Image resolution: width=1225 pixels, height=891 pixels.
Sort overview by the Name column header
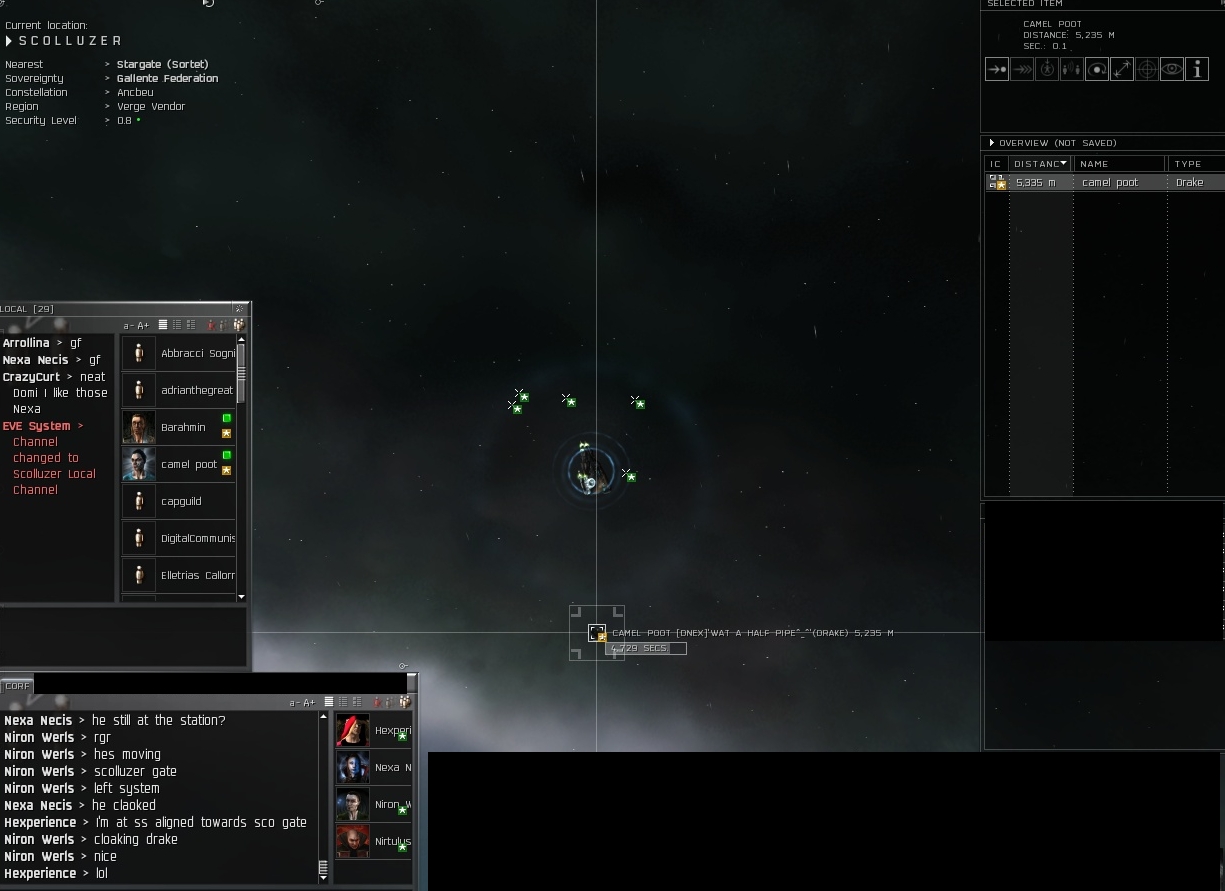[x=1118, y=164]
